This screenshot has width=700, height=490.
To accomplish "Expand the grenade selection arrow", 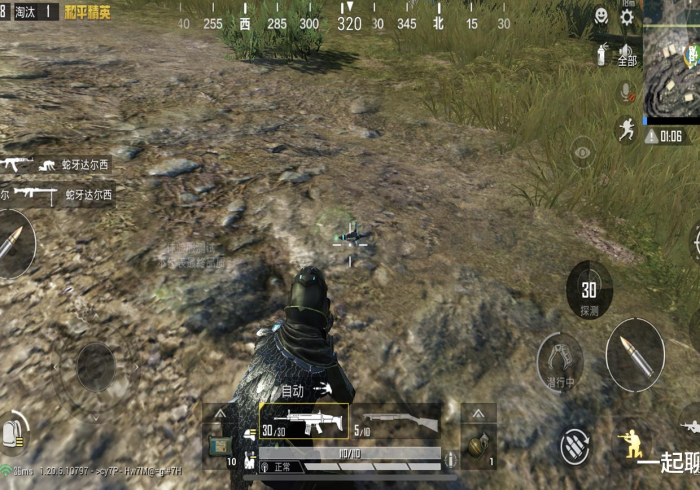I will [x=477, y=413].
